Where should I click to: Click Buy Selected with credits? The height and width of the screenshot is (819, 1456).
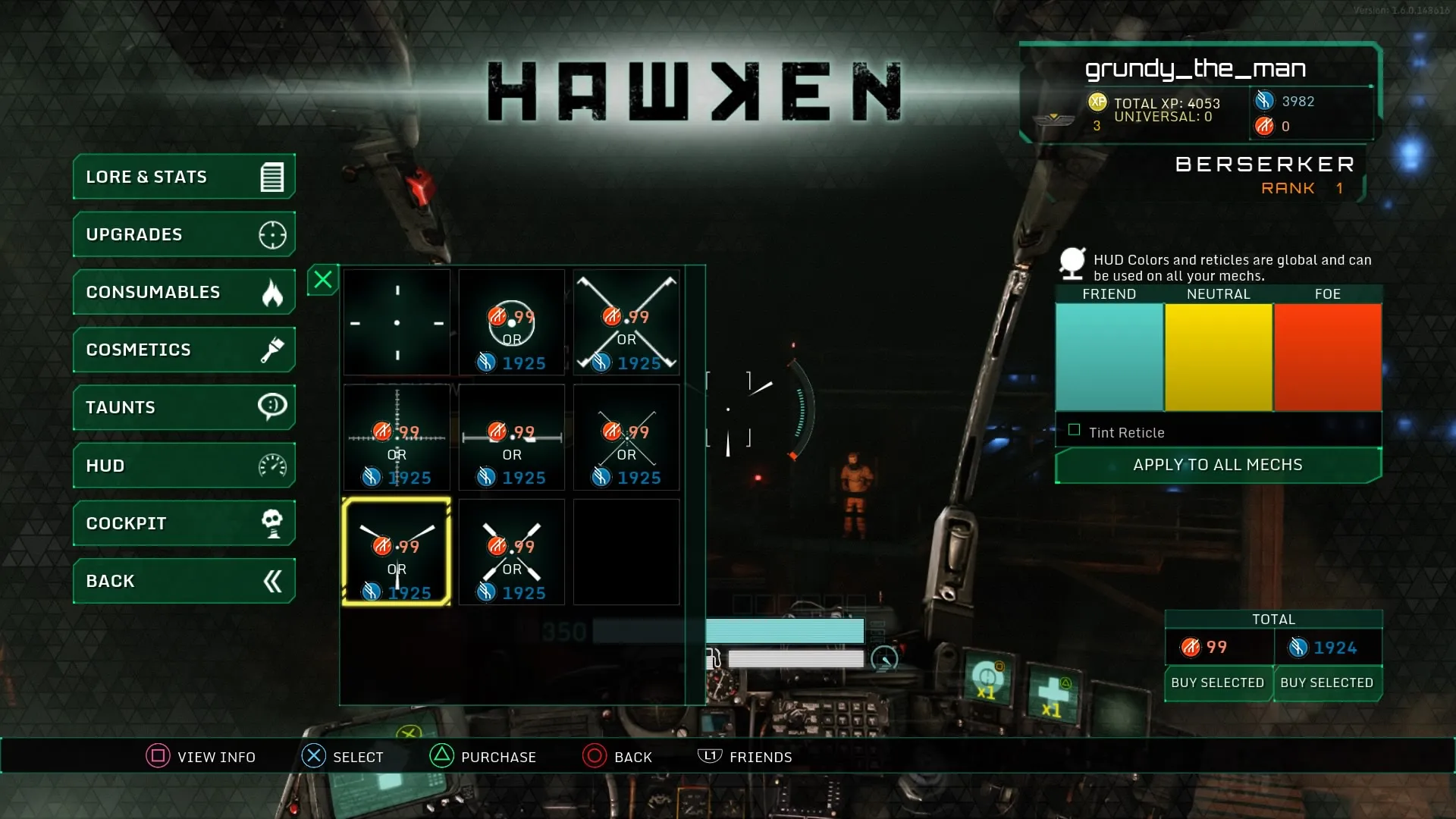pos(1327,683)
